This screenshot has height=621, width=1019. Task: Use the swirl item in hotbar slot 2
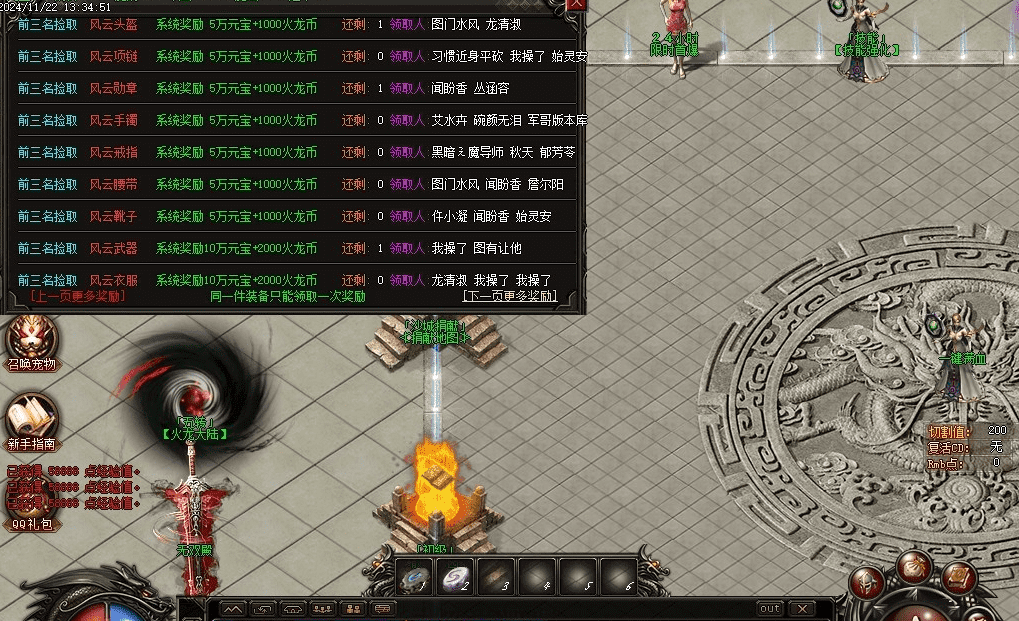[456, 576]
